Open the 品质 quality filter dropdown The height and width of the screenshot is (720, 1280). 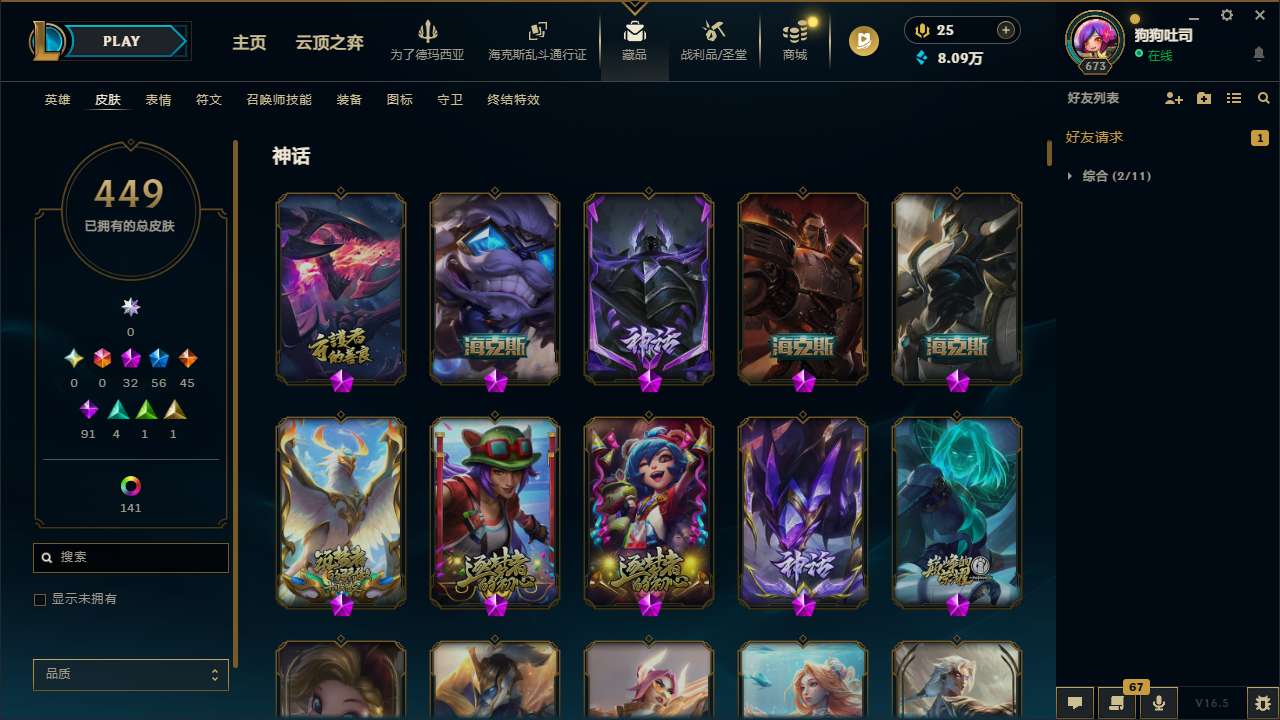130,674
